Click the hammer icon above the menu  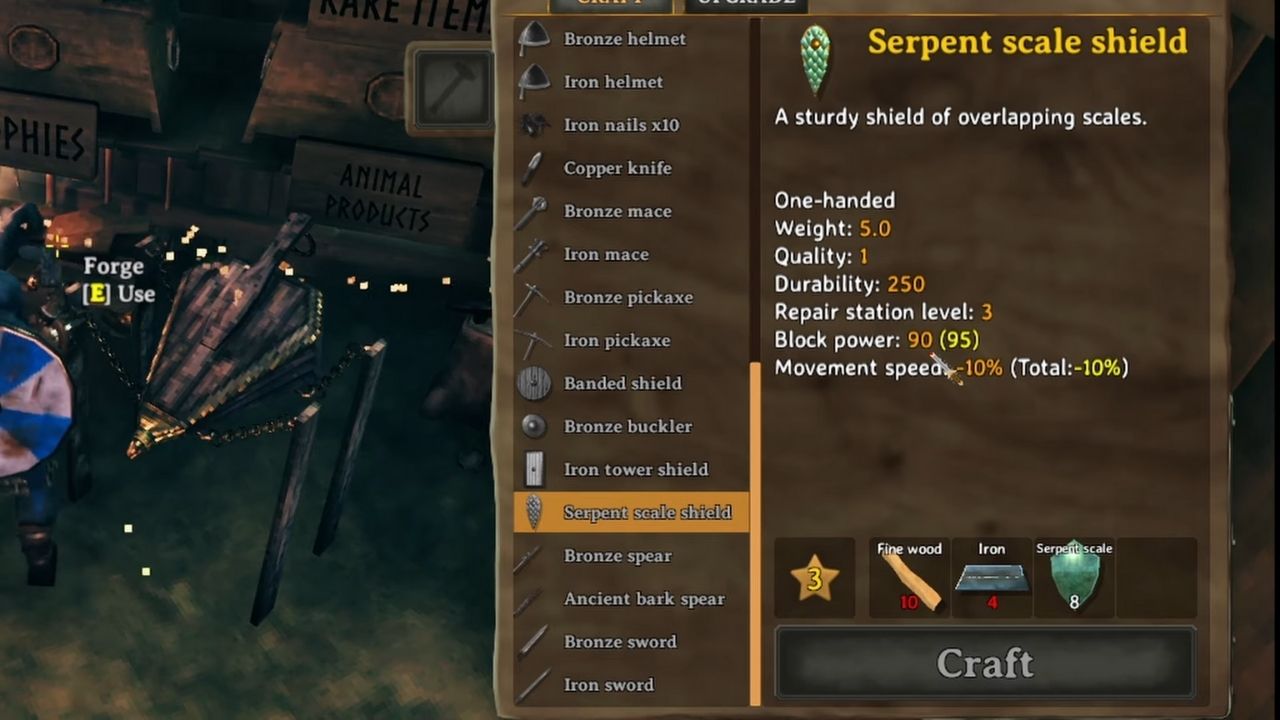[453, 87]
